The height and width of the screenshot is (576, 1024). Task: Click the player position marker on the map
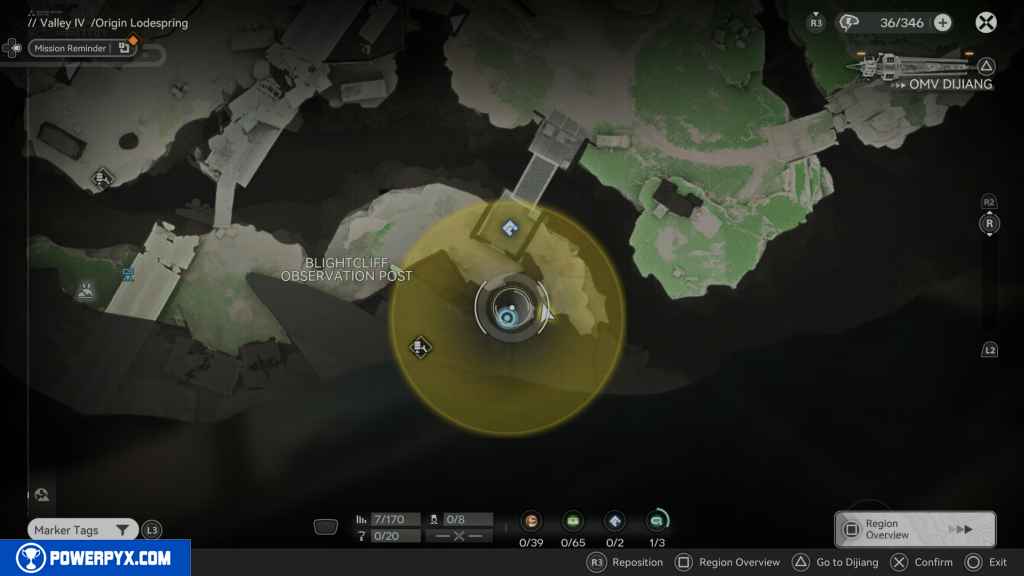coord(510,315)
